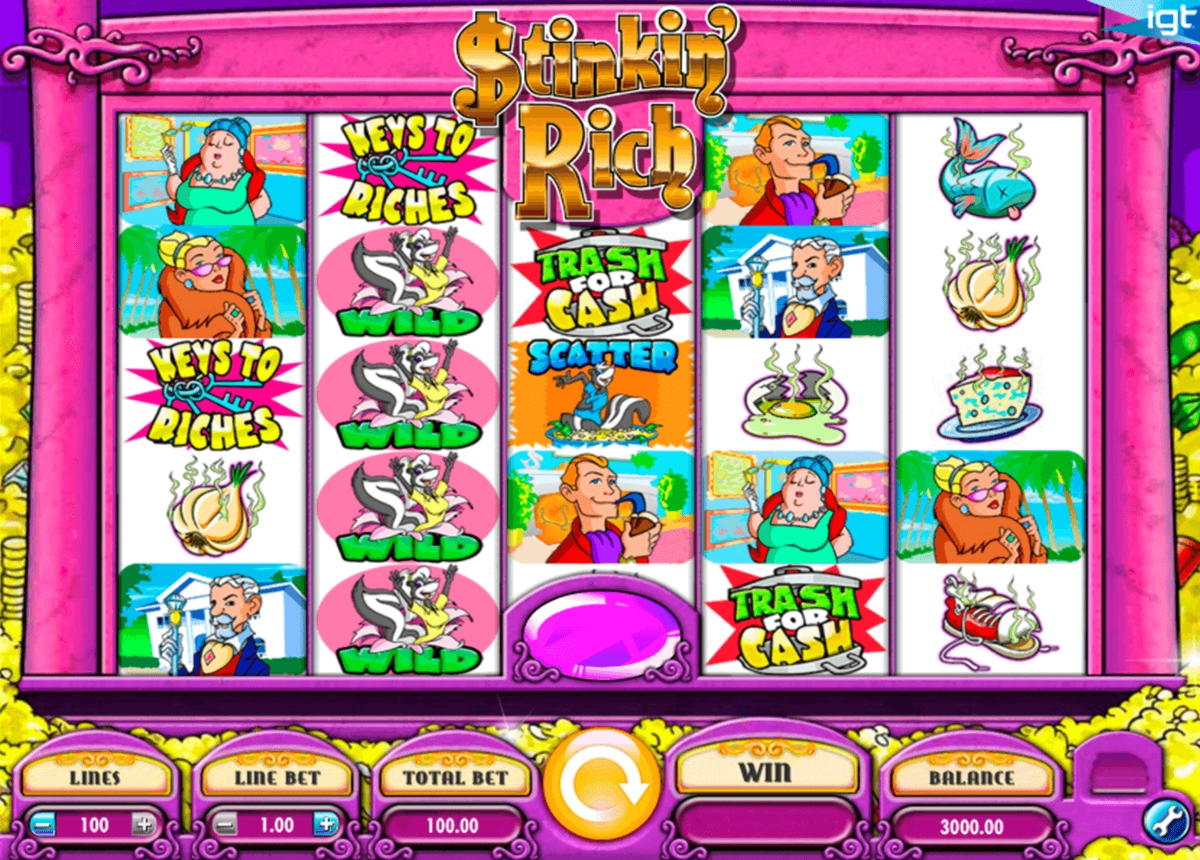
Task: Lower the line bet amount
Action: [x=225, y=825]
